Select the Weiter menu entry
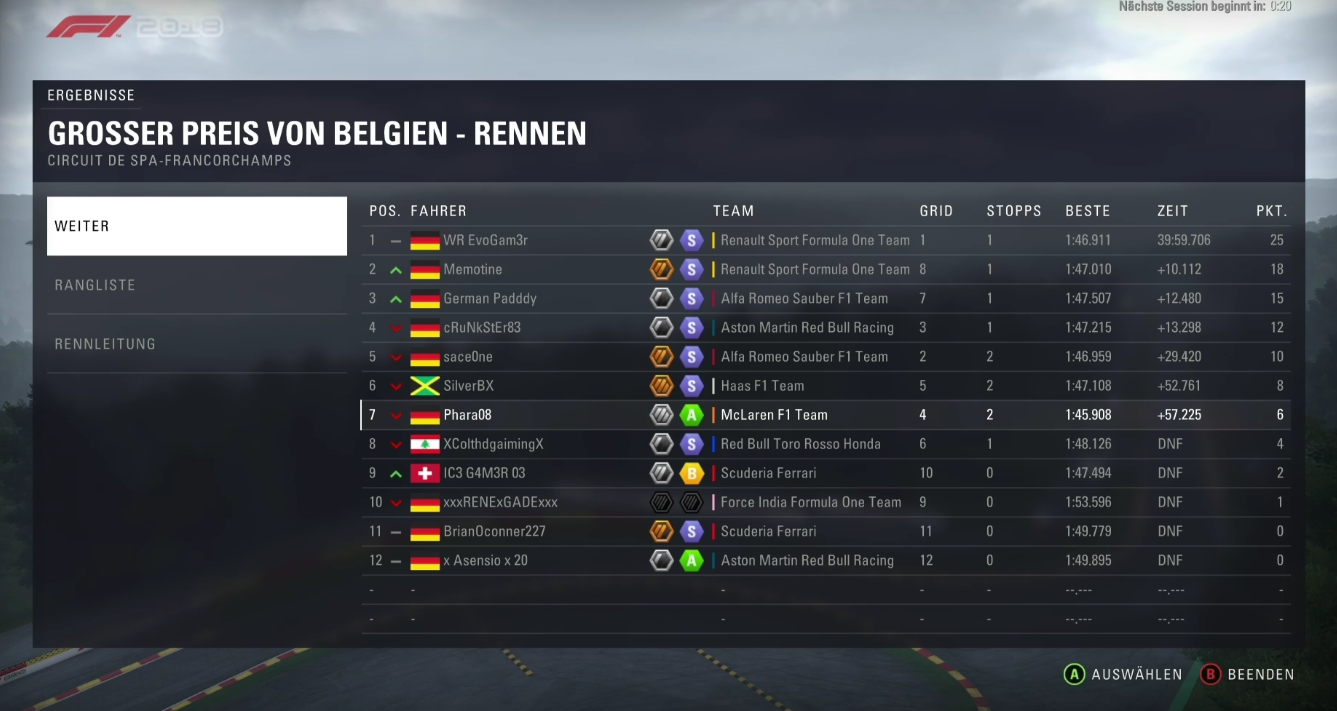 pos(196,226)
